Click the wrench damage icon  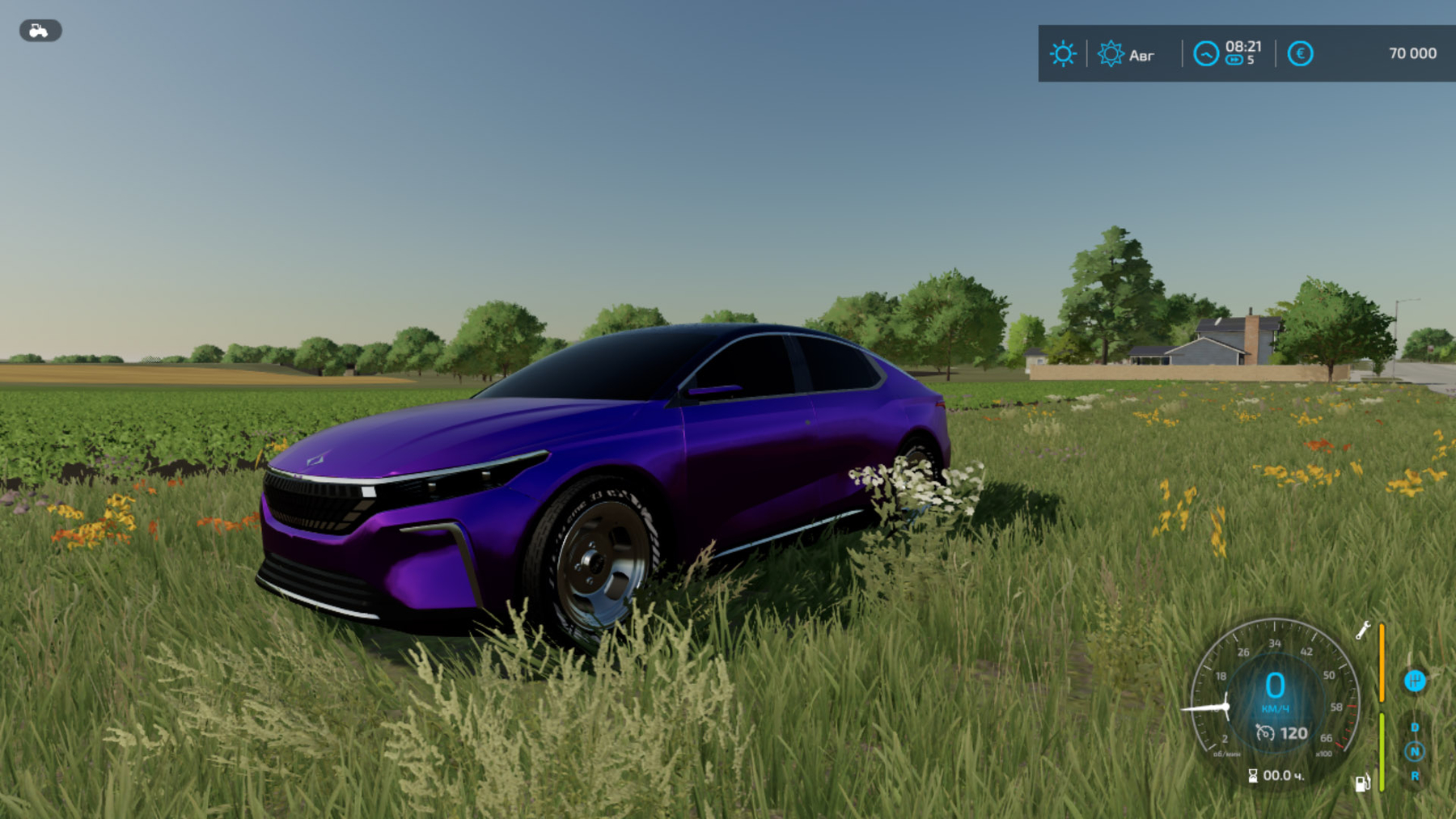(x=1363, y=630)
